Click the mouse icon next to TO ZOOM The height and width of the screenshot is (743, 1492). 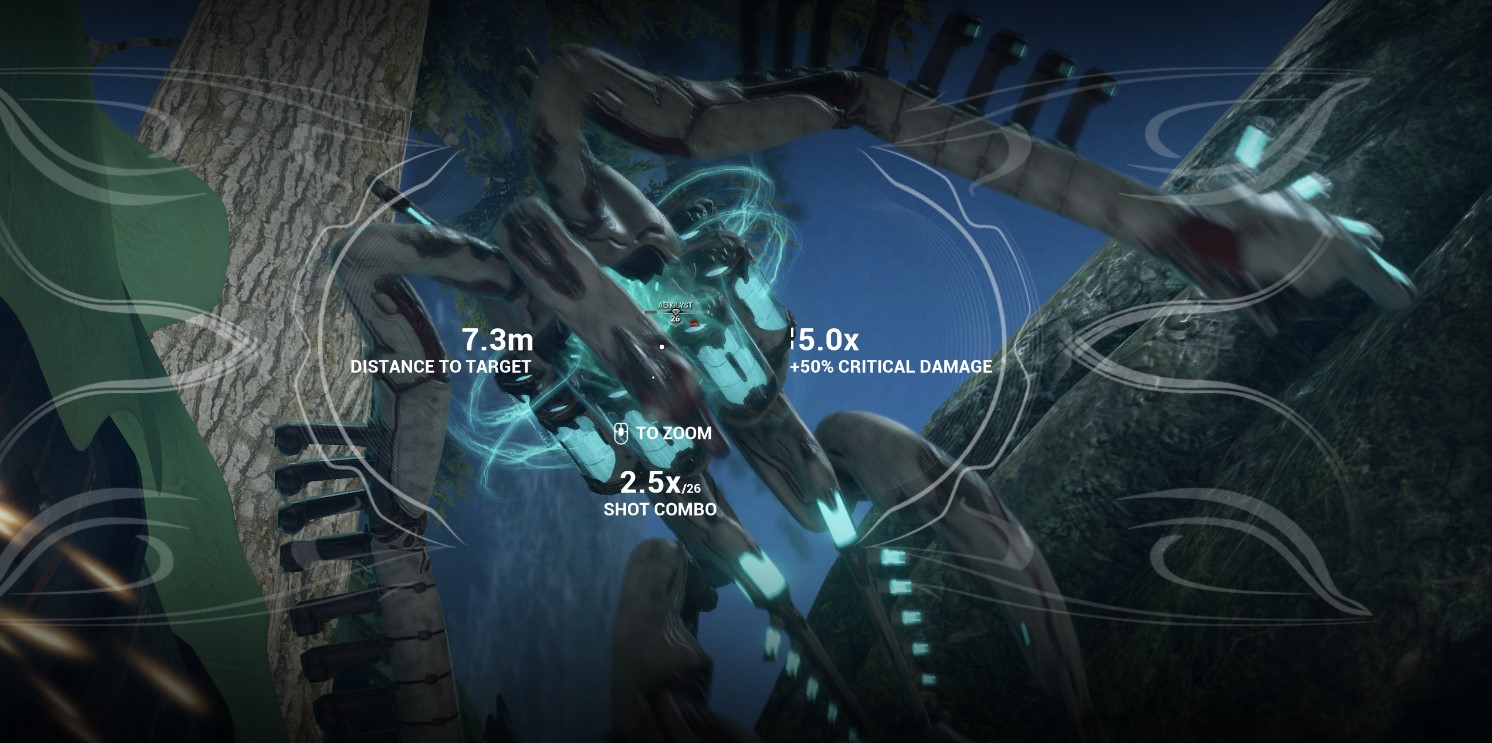pos(622,433)
